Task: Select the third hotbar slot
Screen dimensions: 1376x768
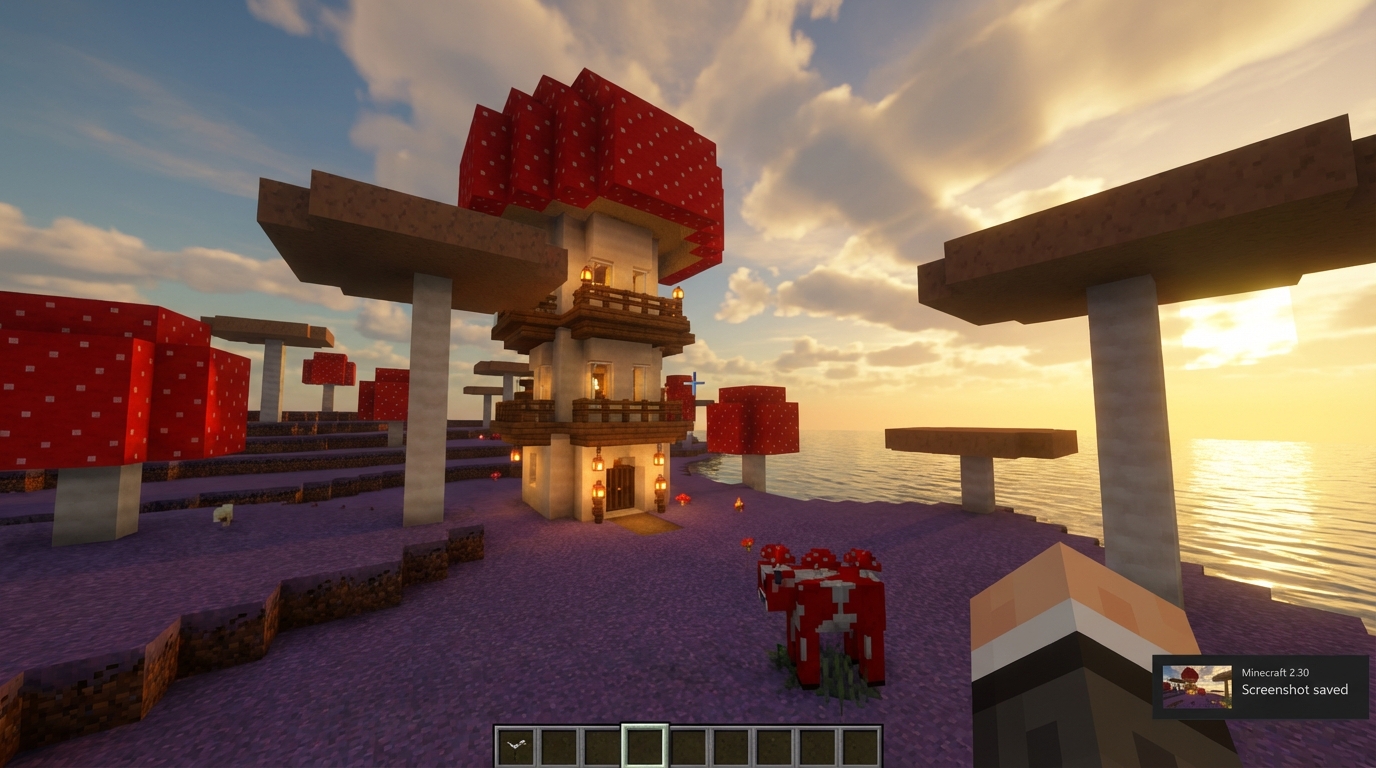Action: pyautogui.click(x=602, y=746)
